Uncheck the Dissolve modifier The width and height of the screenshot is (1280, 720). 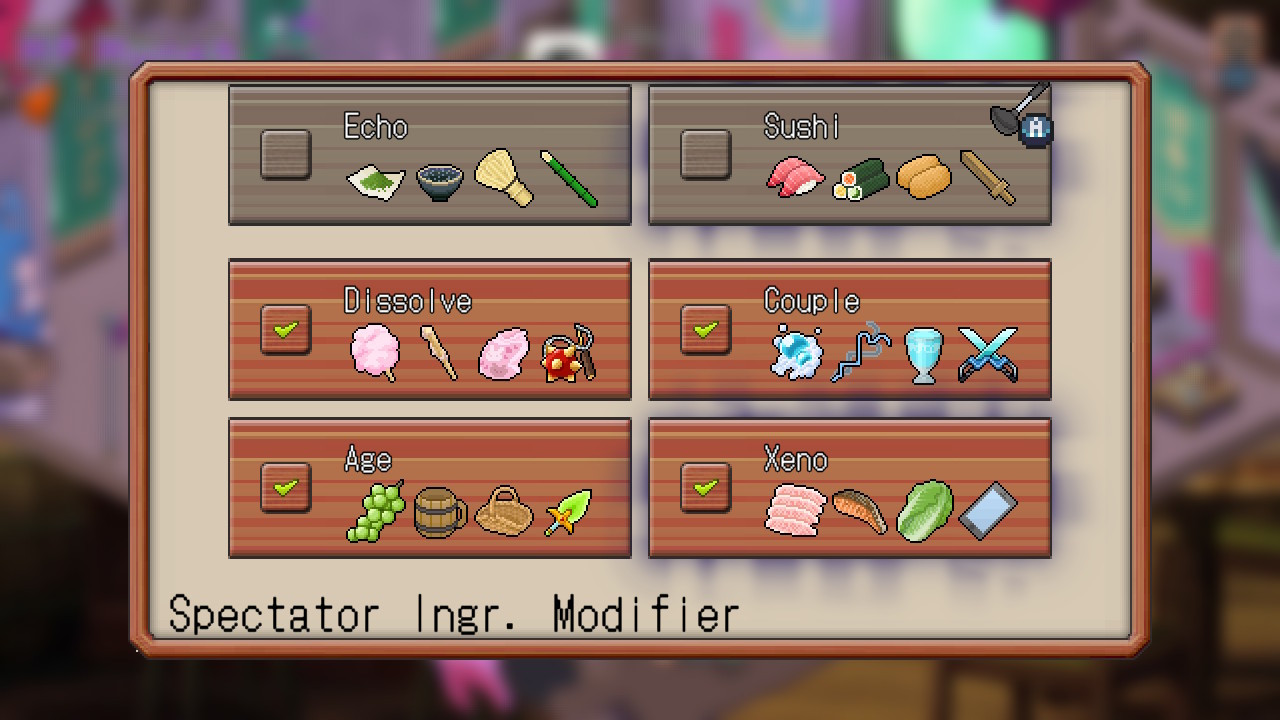coord(285,329)
